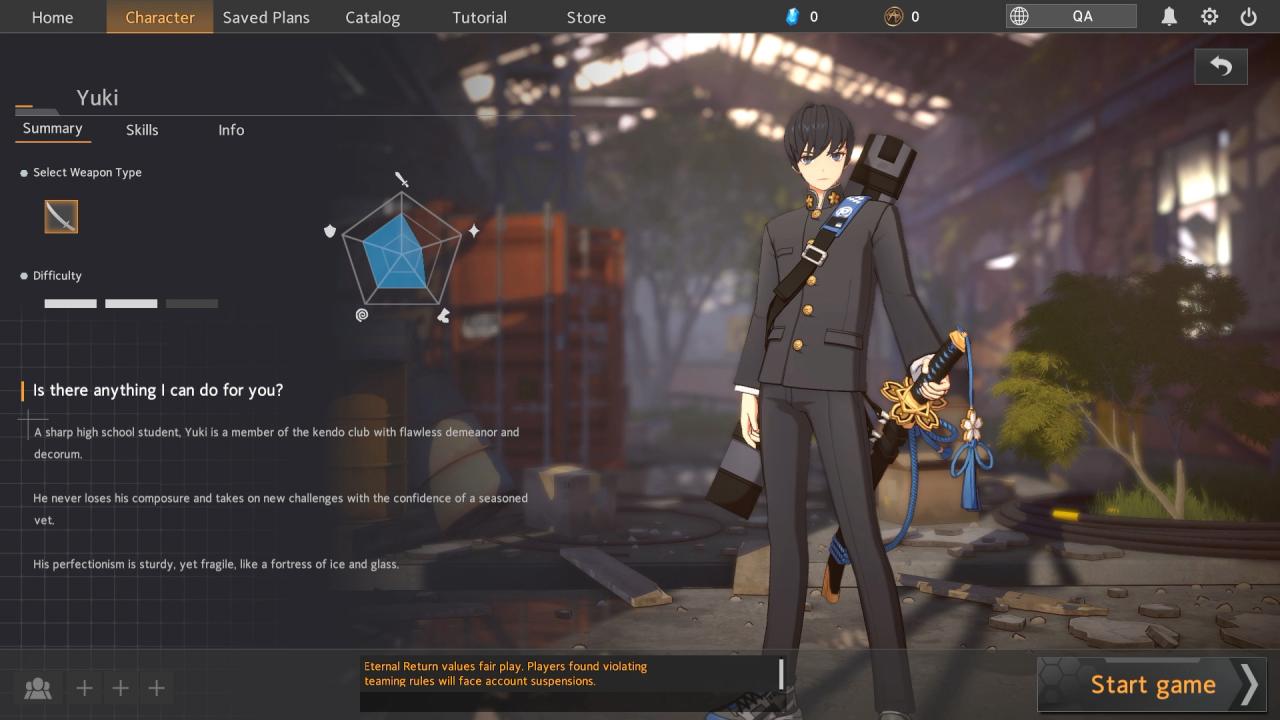Open the Tutorial section
The image size is (1280, 720).
[479, 17]
